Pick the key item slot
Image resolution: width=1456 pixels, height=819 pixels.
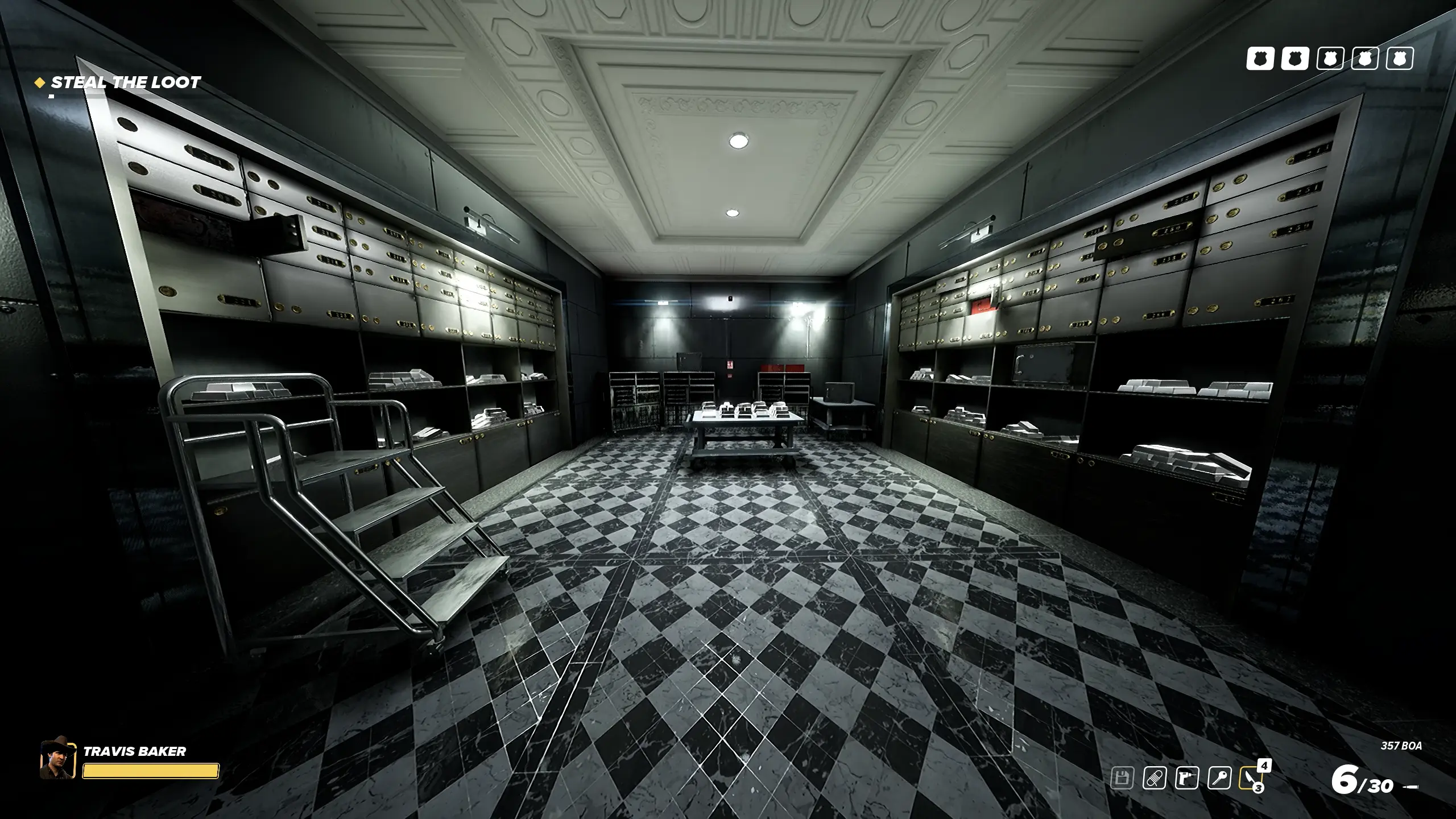click(1219, 777)
